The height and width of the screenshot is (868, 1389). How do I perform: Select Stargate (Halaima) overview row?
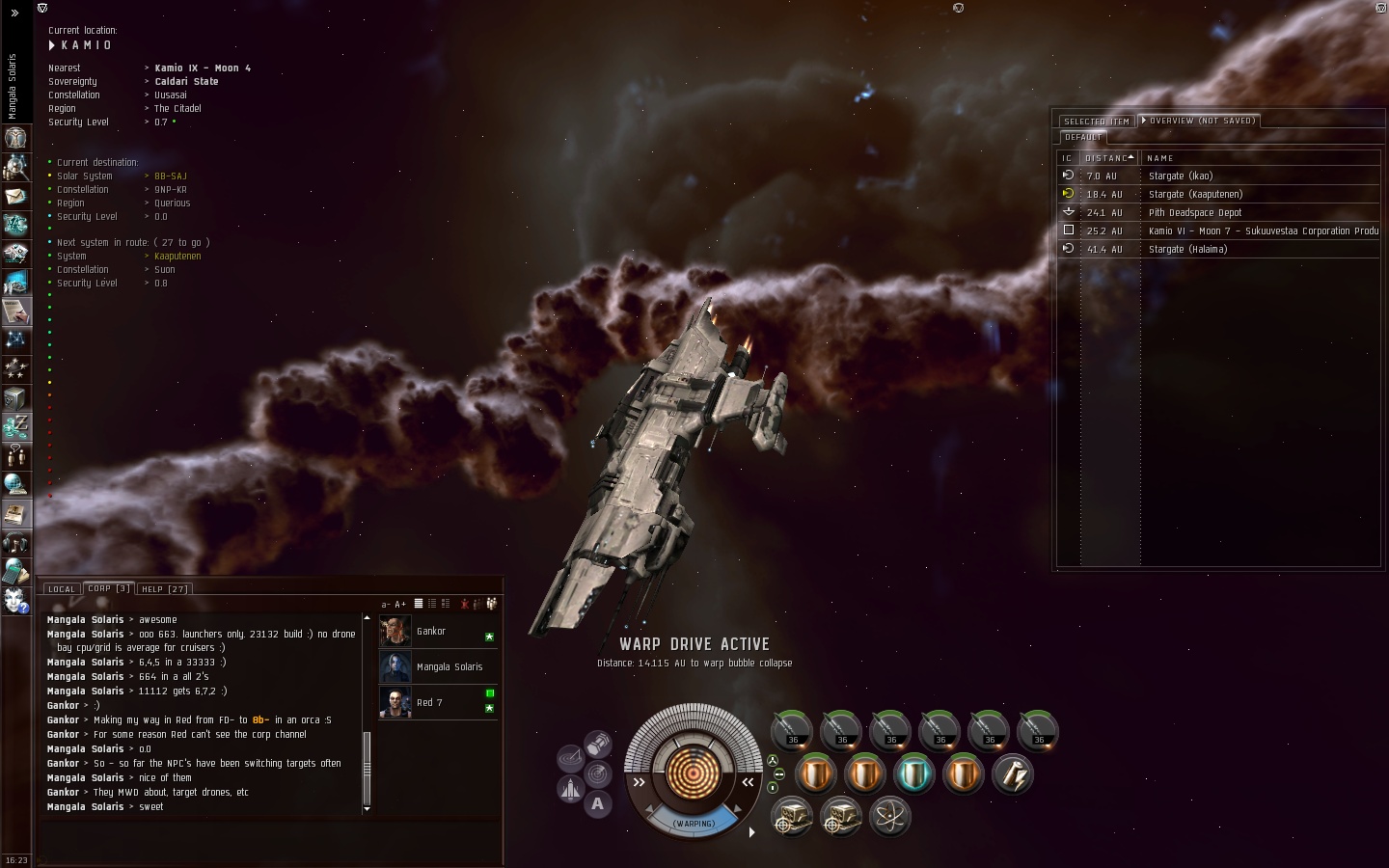click(x=1187, y=250)
